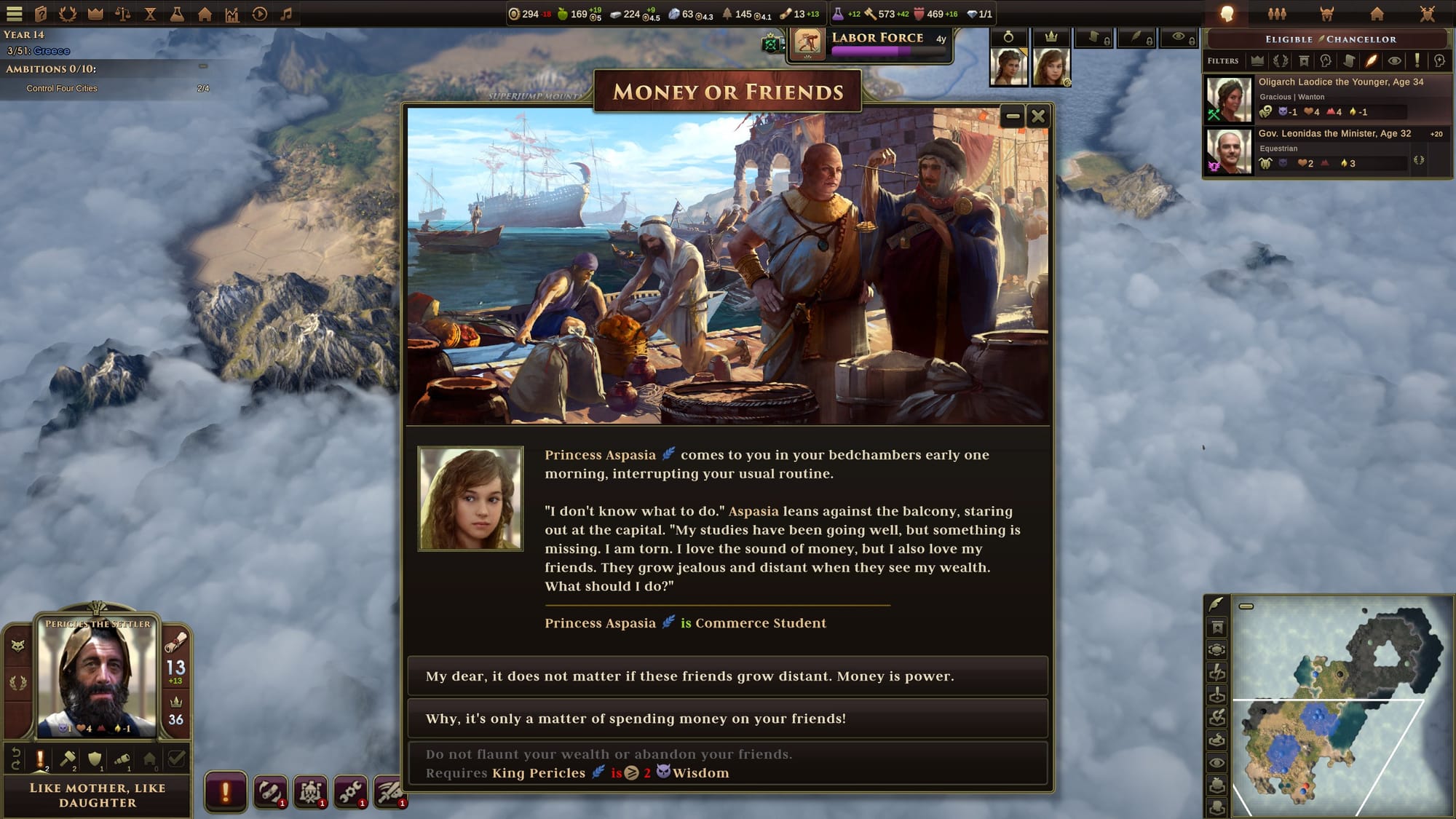Click the minimap

click(1341, 705)
